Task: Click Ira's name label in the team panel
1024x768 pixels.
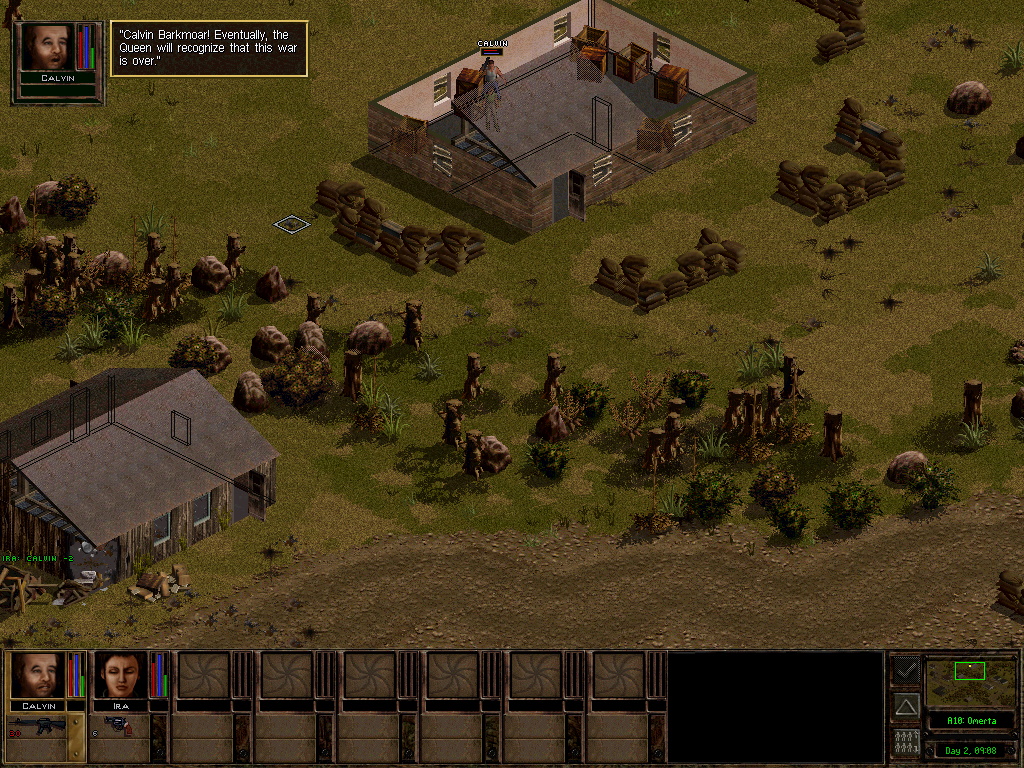Action: point(121,706)
